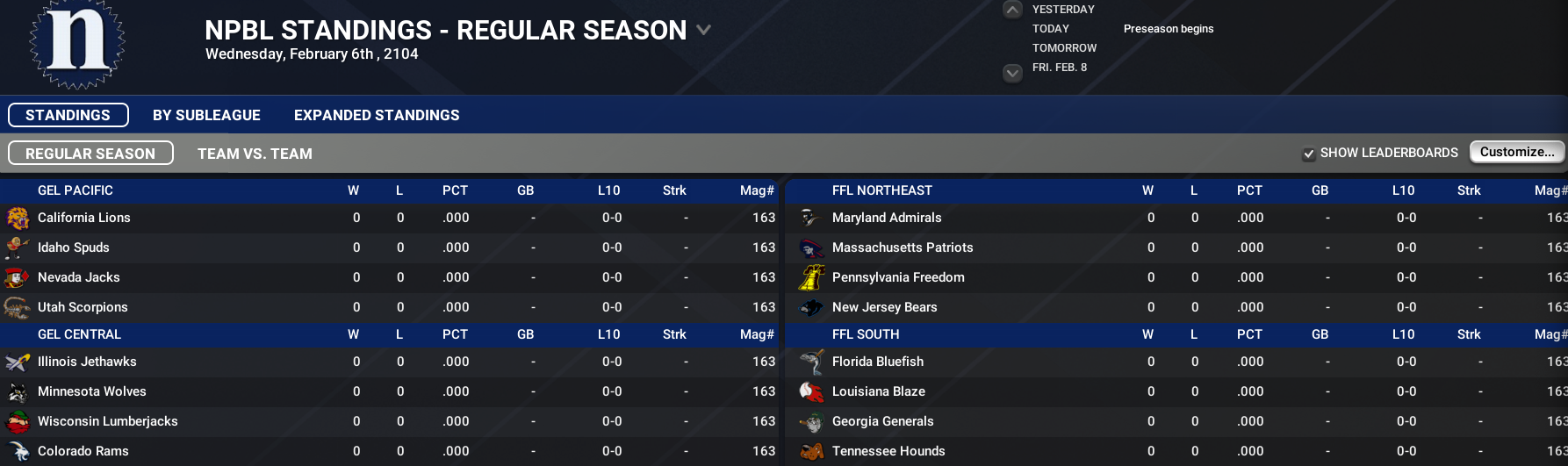The width and height of the screenshot is (1568, 466).
Task: Open the By Subleague tab
Action: coord(206,115)
